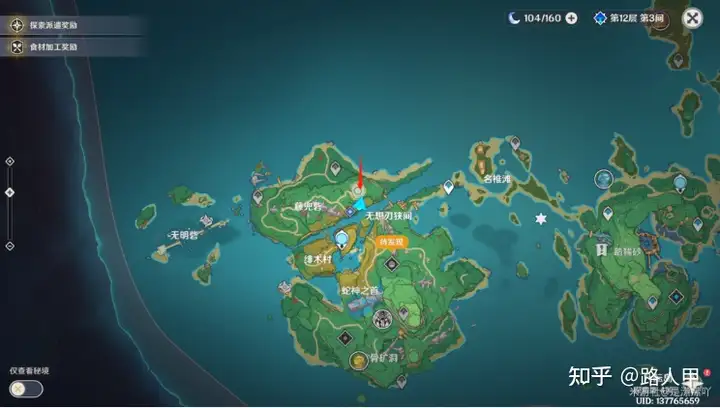Zoom in using the slider's top diamond
Image resolution: width=720 pixels, height=408 pixels.
point(10,160)
